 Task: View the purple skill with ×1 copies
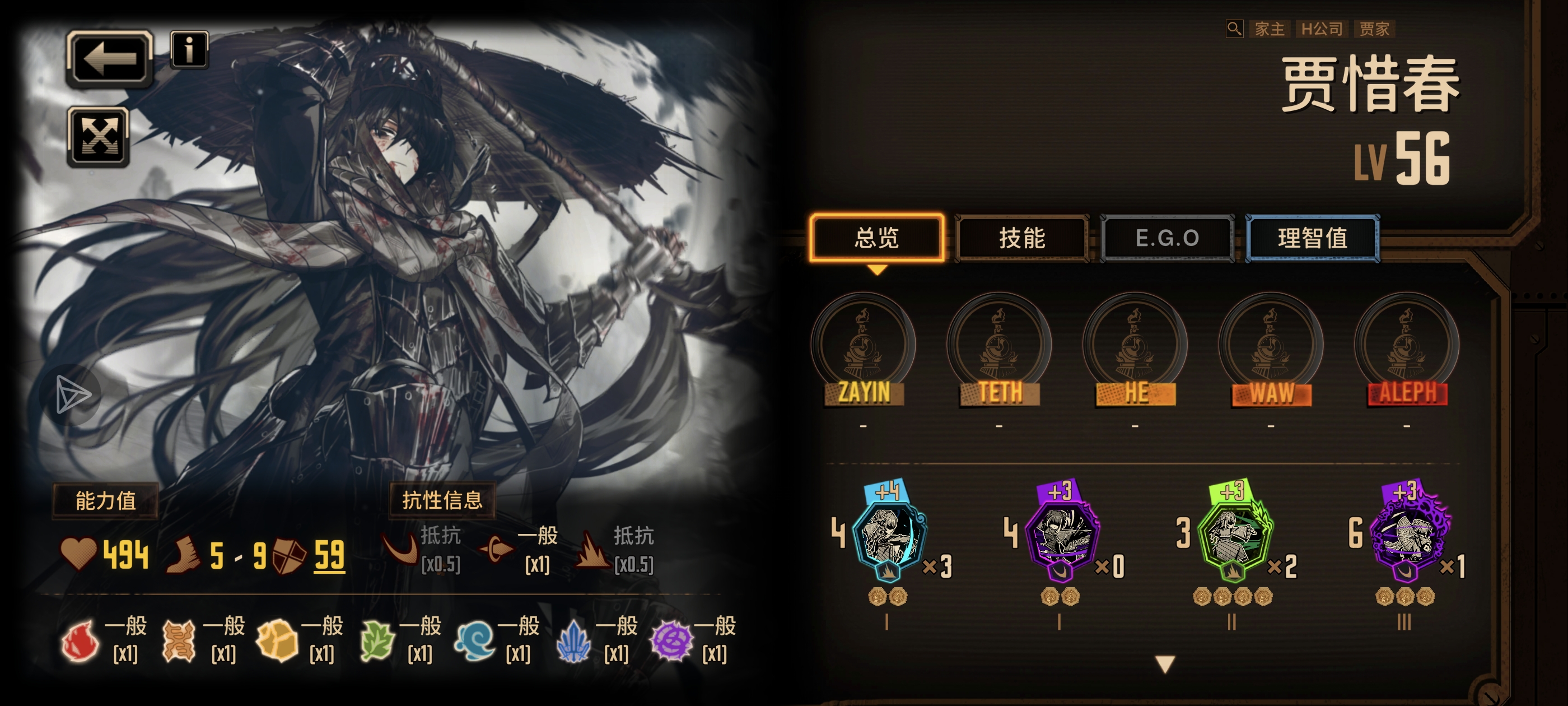pos(1407,534)
